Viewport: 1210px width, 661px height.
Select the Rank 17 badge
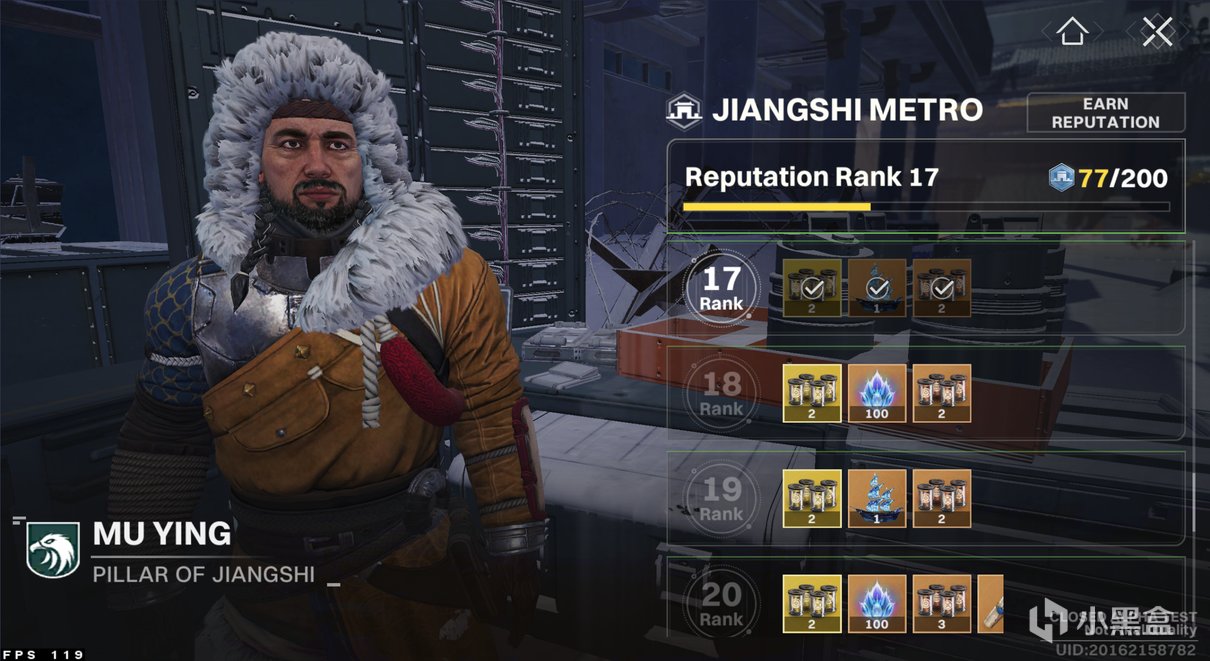[x=721, y=287]
